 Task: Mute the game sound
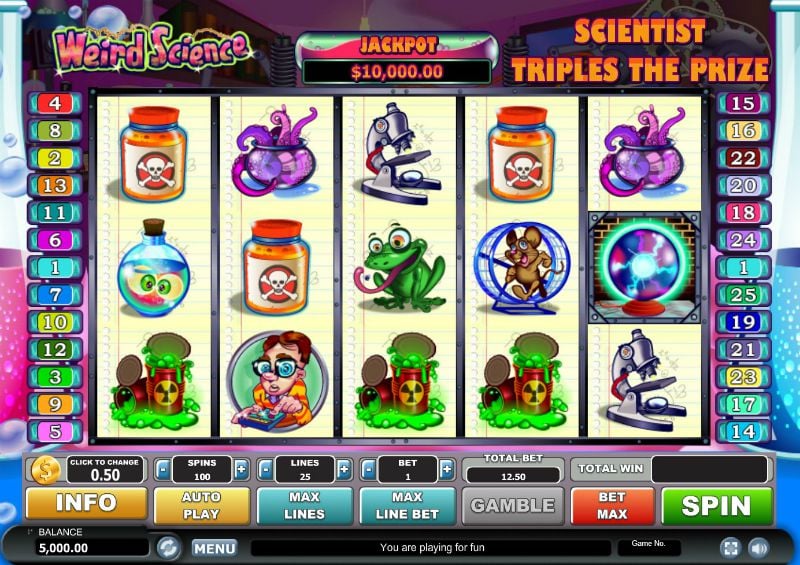[758, 547]
